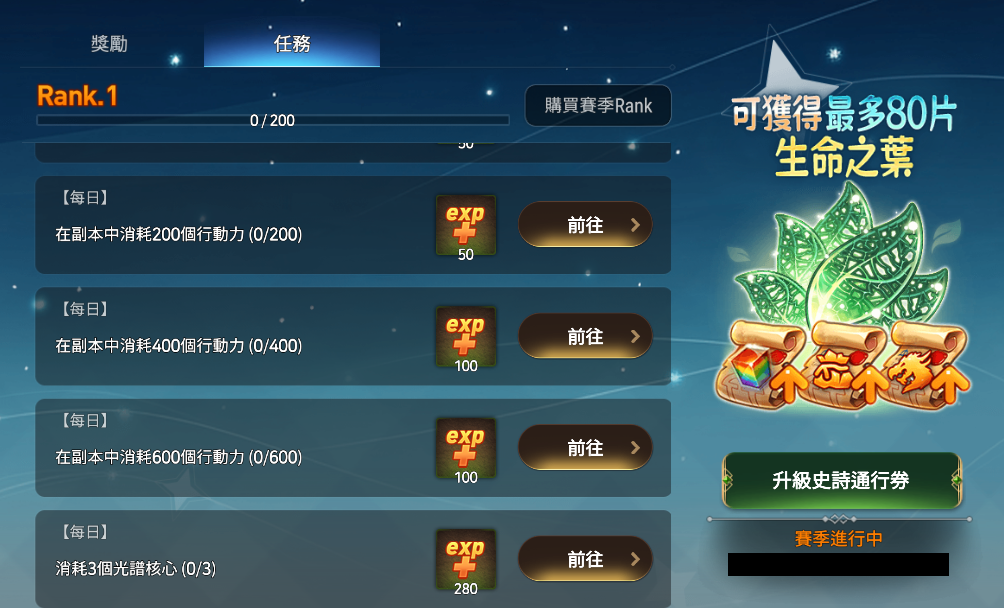The image size is (1004, 608).
Task: Go to the 600 行動力 daily mission
Action: 585,448
